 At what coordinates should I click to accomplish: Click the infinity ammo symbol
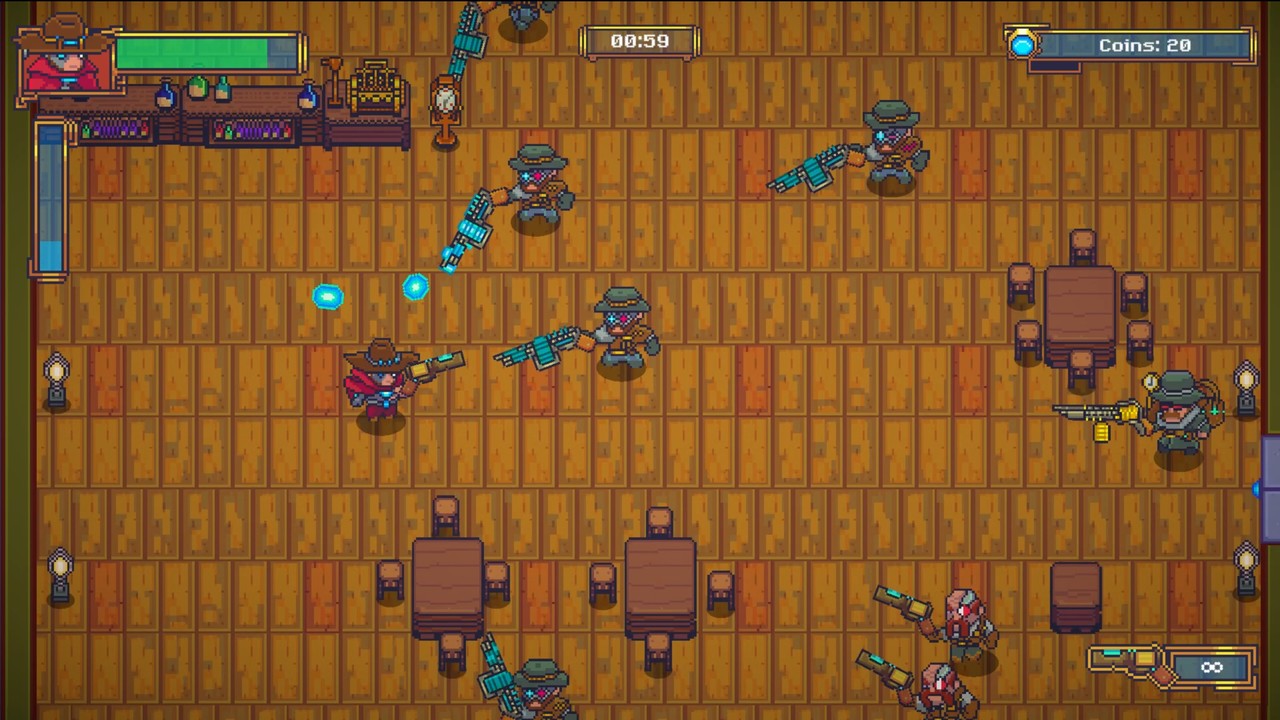coord(1212,667)
